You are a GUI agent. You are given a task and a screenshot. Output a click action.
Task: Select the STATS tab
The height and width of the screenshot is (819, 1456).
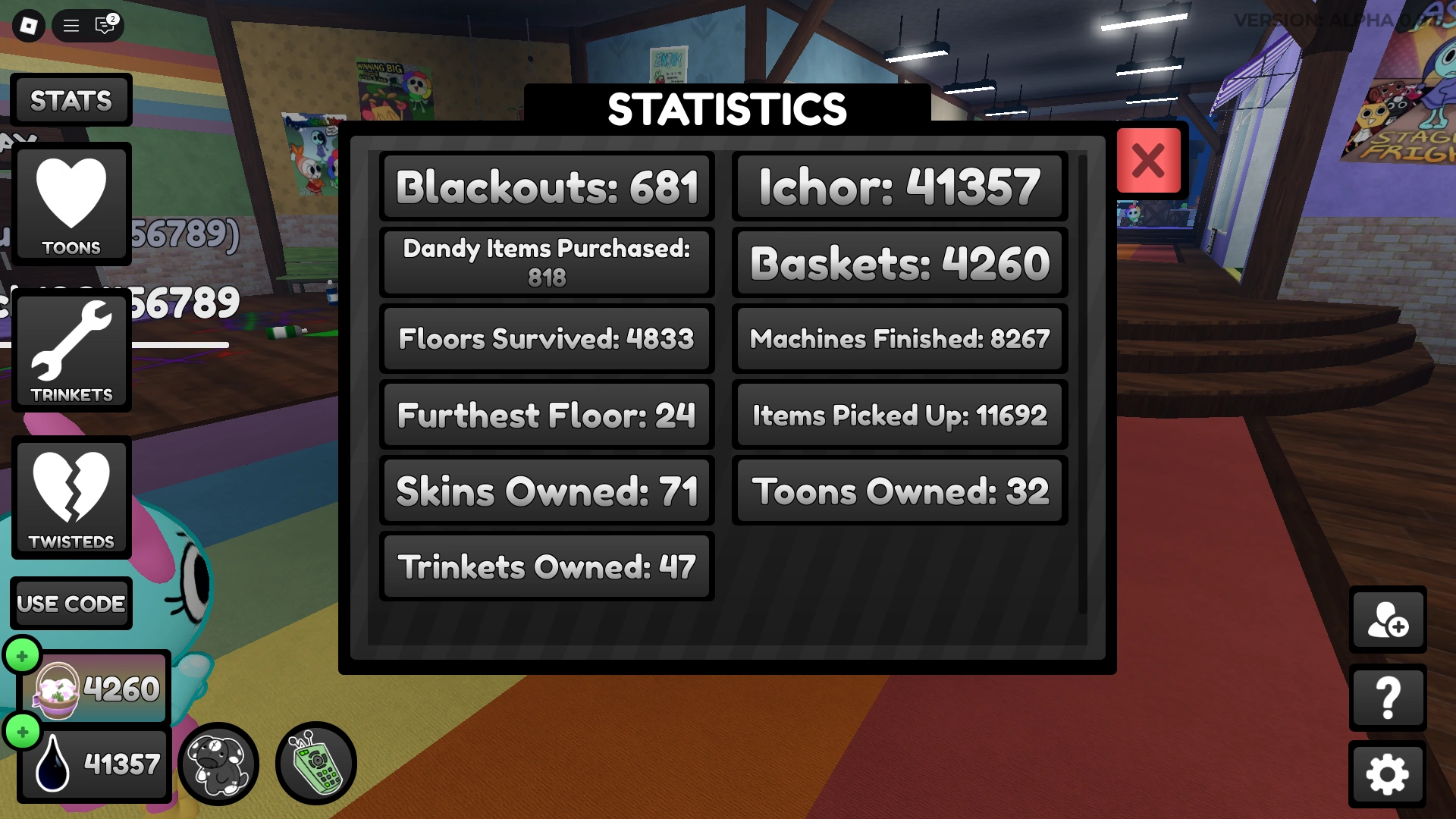(71, 99)
